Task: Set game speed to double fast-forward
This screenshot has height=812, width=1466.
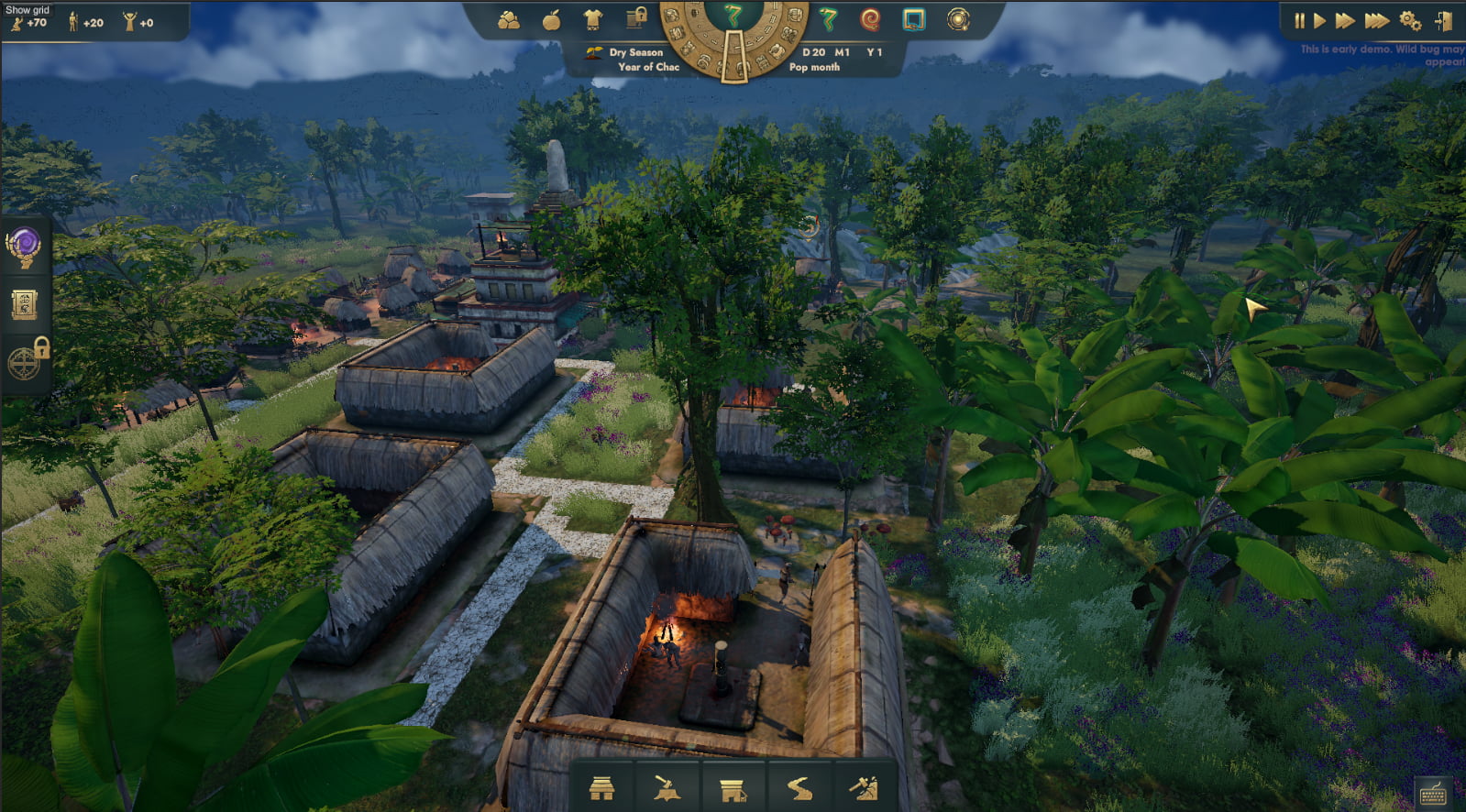Action: pos(1345,20)
